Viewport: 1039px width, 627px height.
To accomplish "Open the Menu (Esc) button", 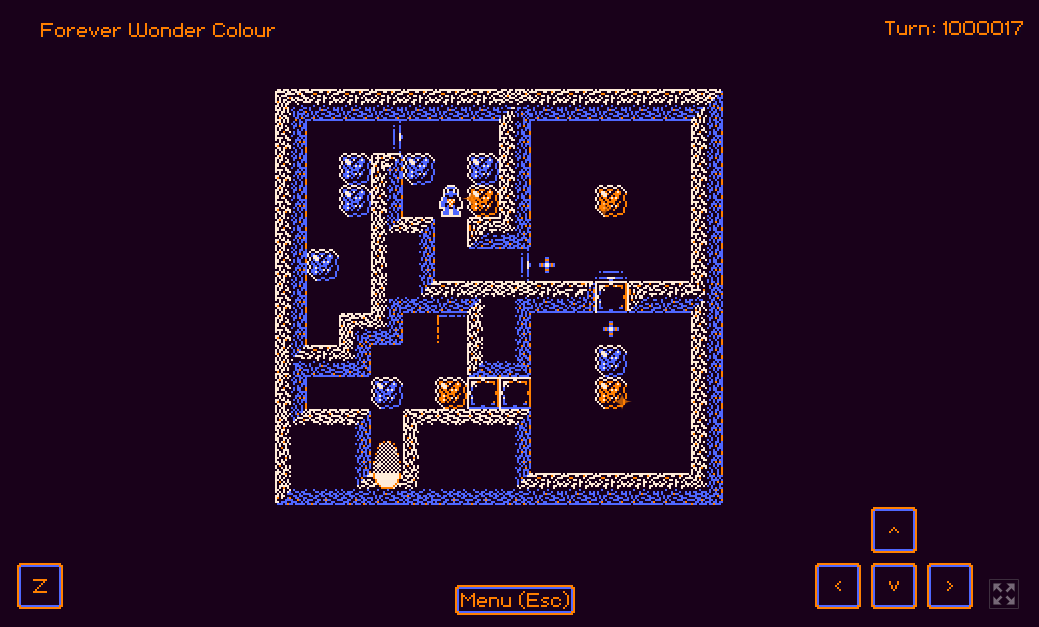I will pyautogui.click(x=515, y=600).
